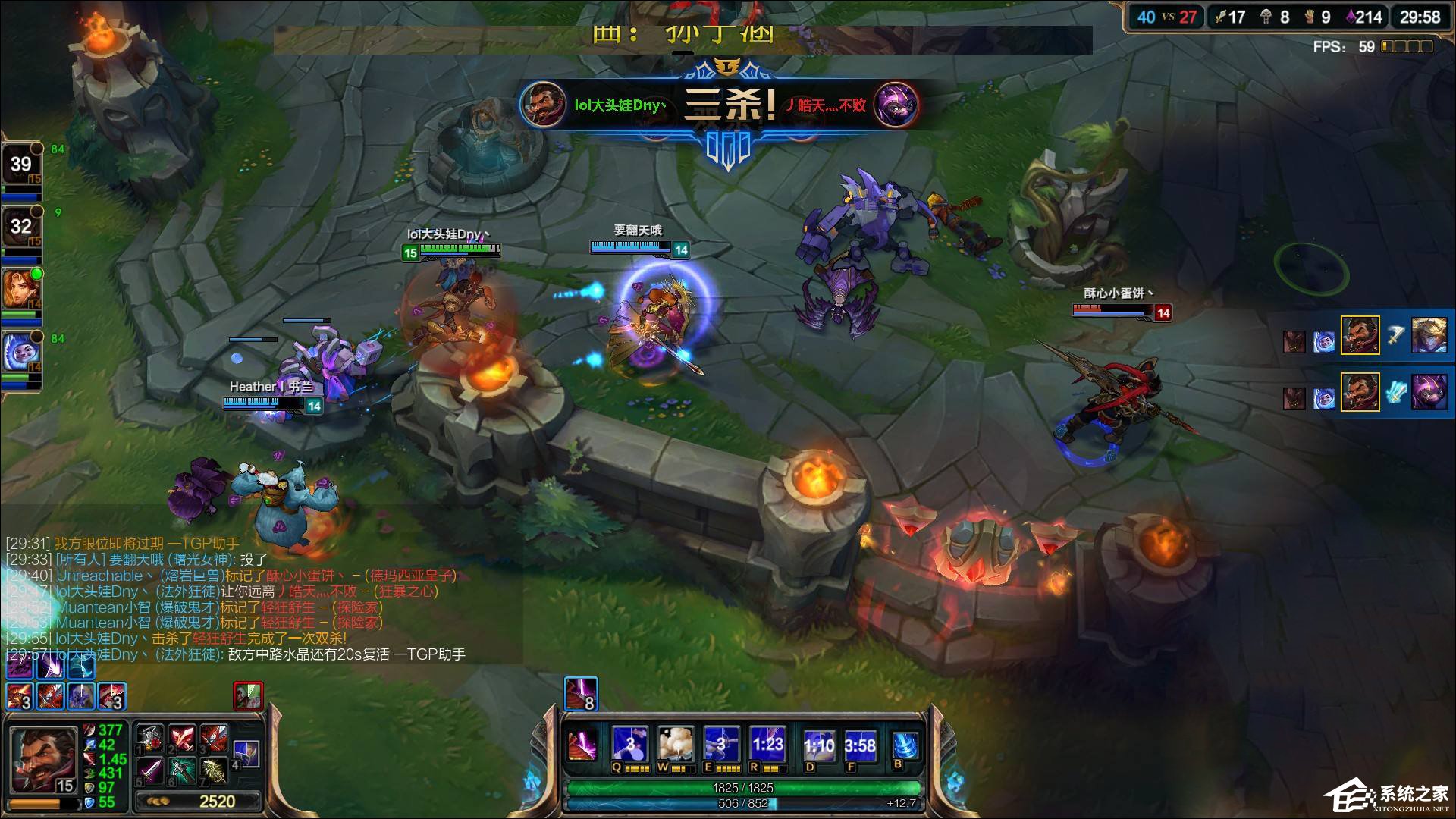Use the D summoner spell
The width and height of the screenshot is (1456, 819).
(x=819, y=743)
